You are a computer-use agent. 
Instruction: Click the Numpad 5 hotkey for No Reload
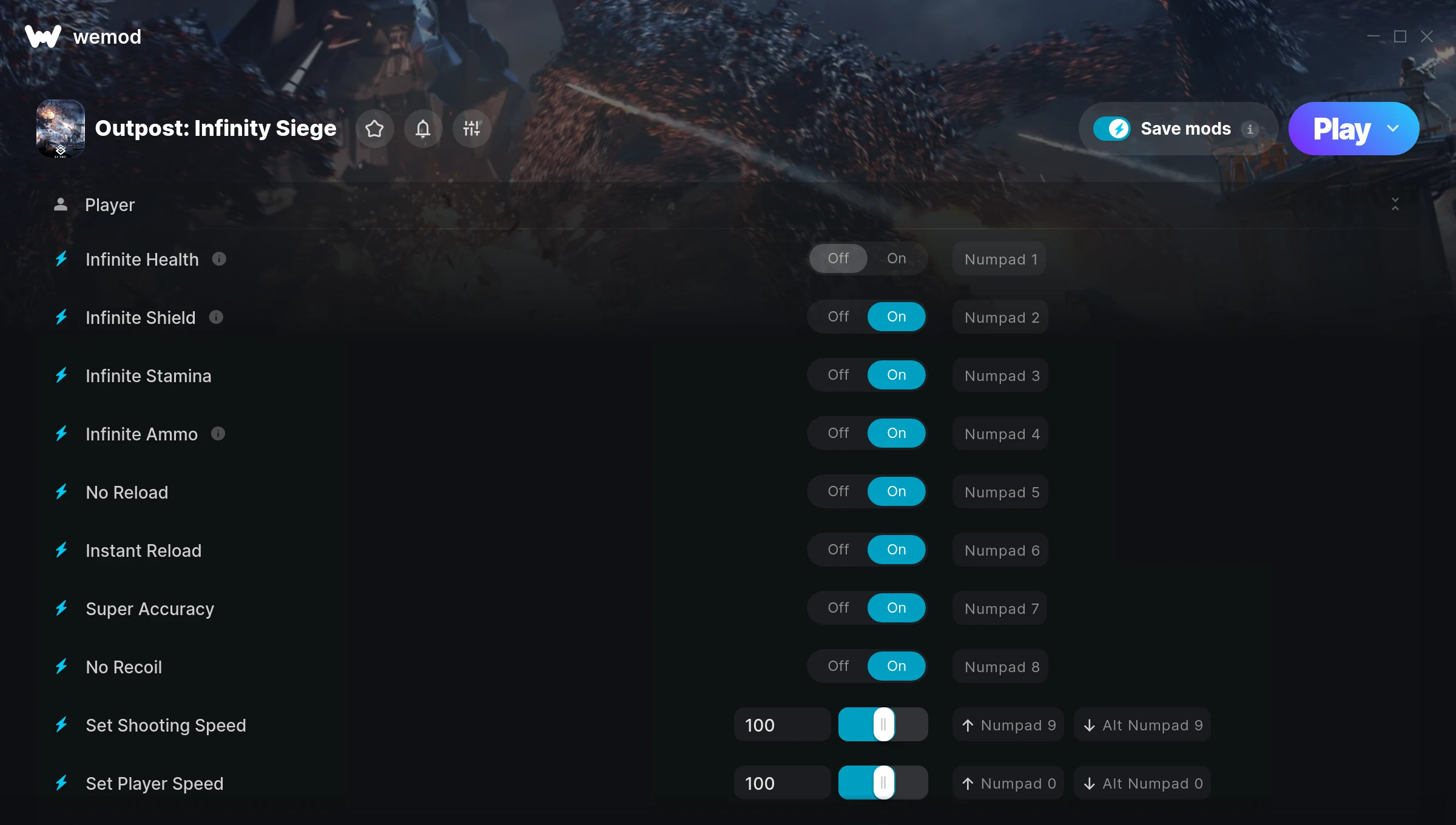pyautogui.click(x=999, y=492)
